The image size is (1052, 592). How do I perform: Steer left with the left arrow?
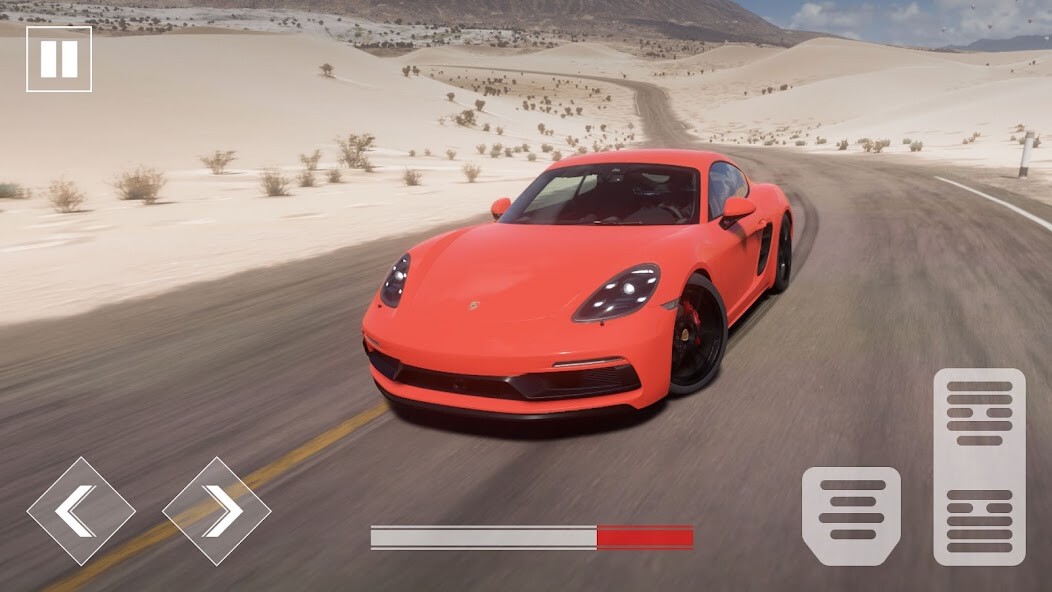(x=80, y=511)
